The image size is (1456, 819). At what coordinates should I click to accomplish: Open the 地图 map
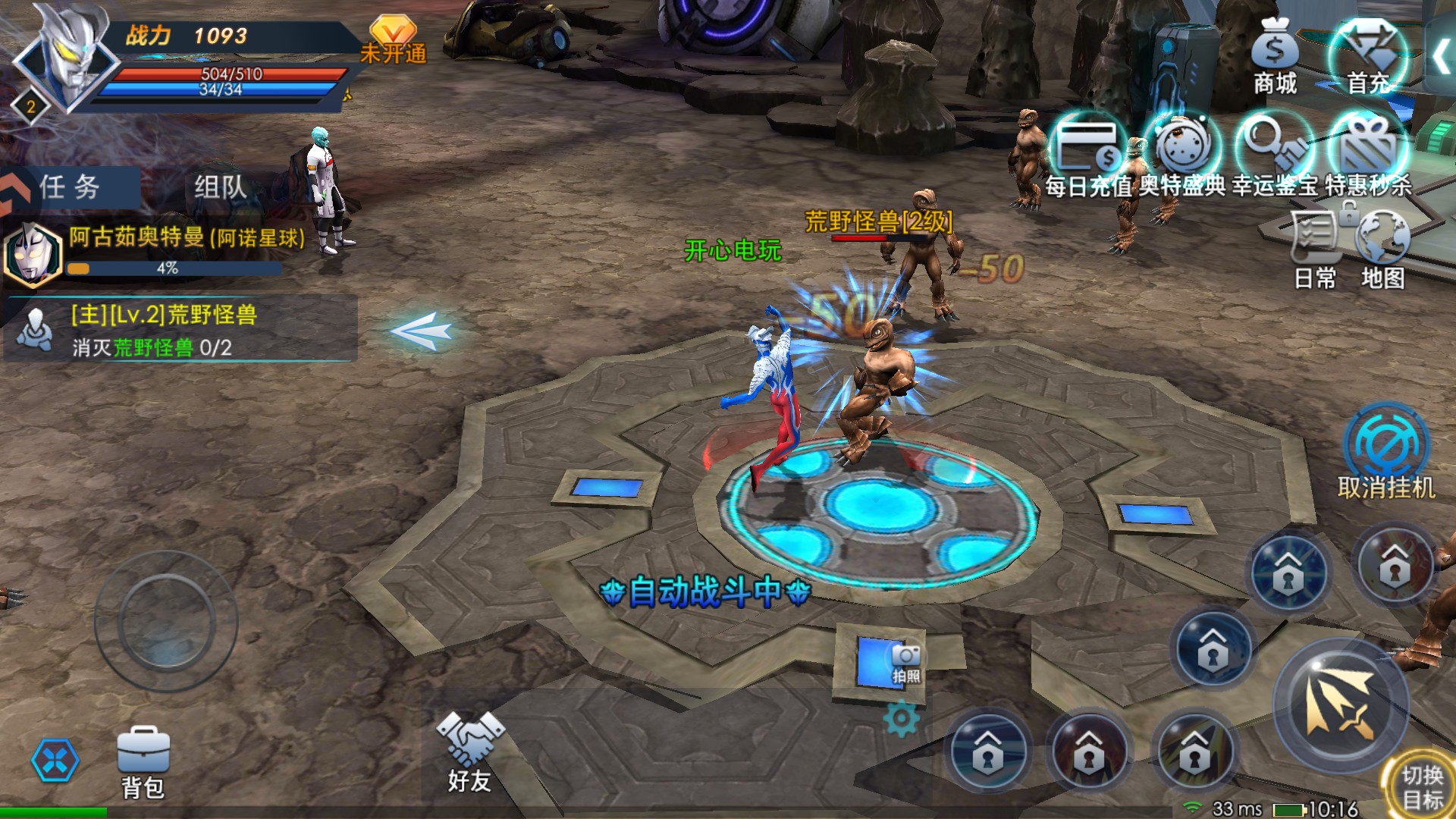tap(1382, 250)
